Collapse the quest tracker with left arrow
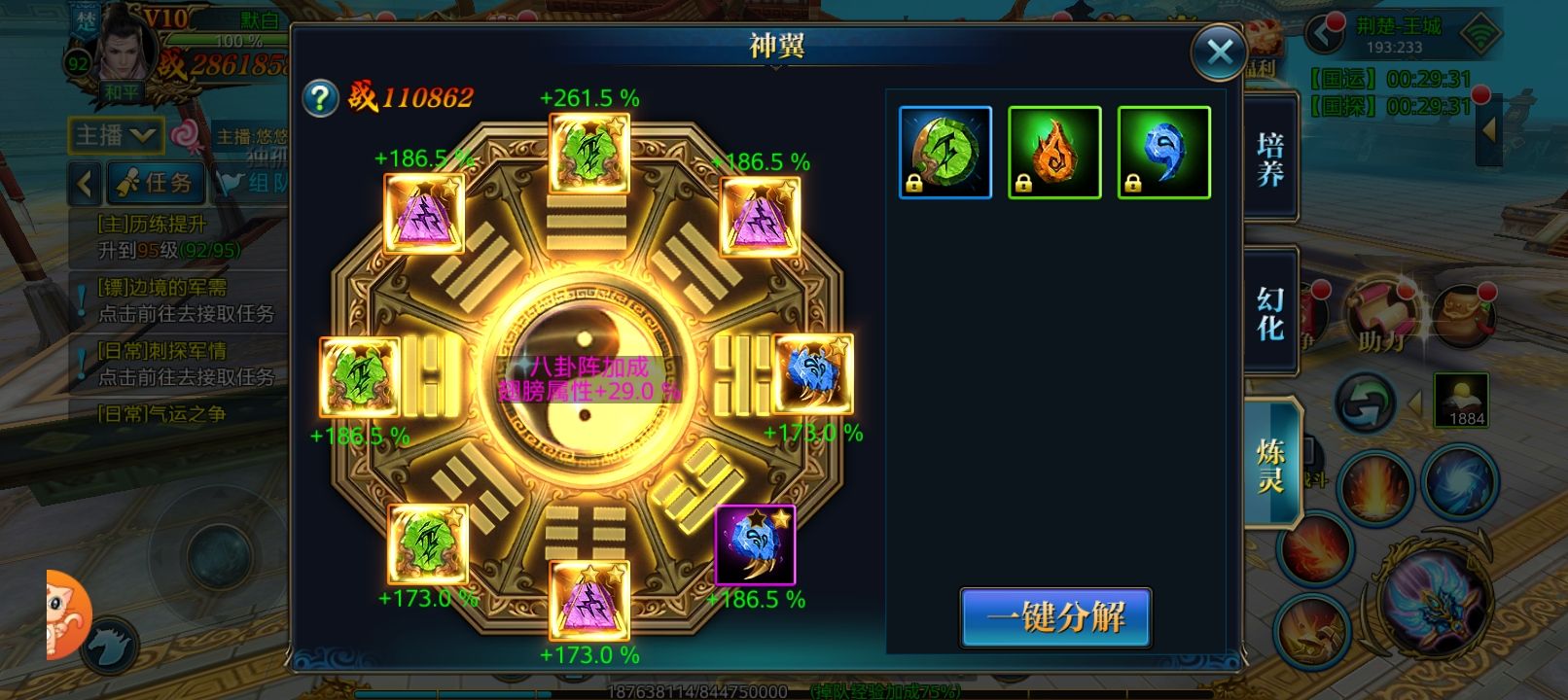The height and width of the screenshot is (700, 1568). (x=85, y=182)
